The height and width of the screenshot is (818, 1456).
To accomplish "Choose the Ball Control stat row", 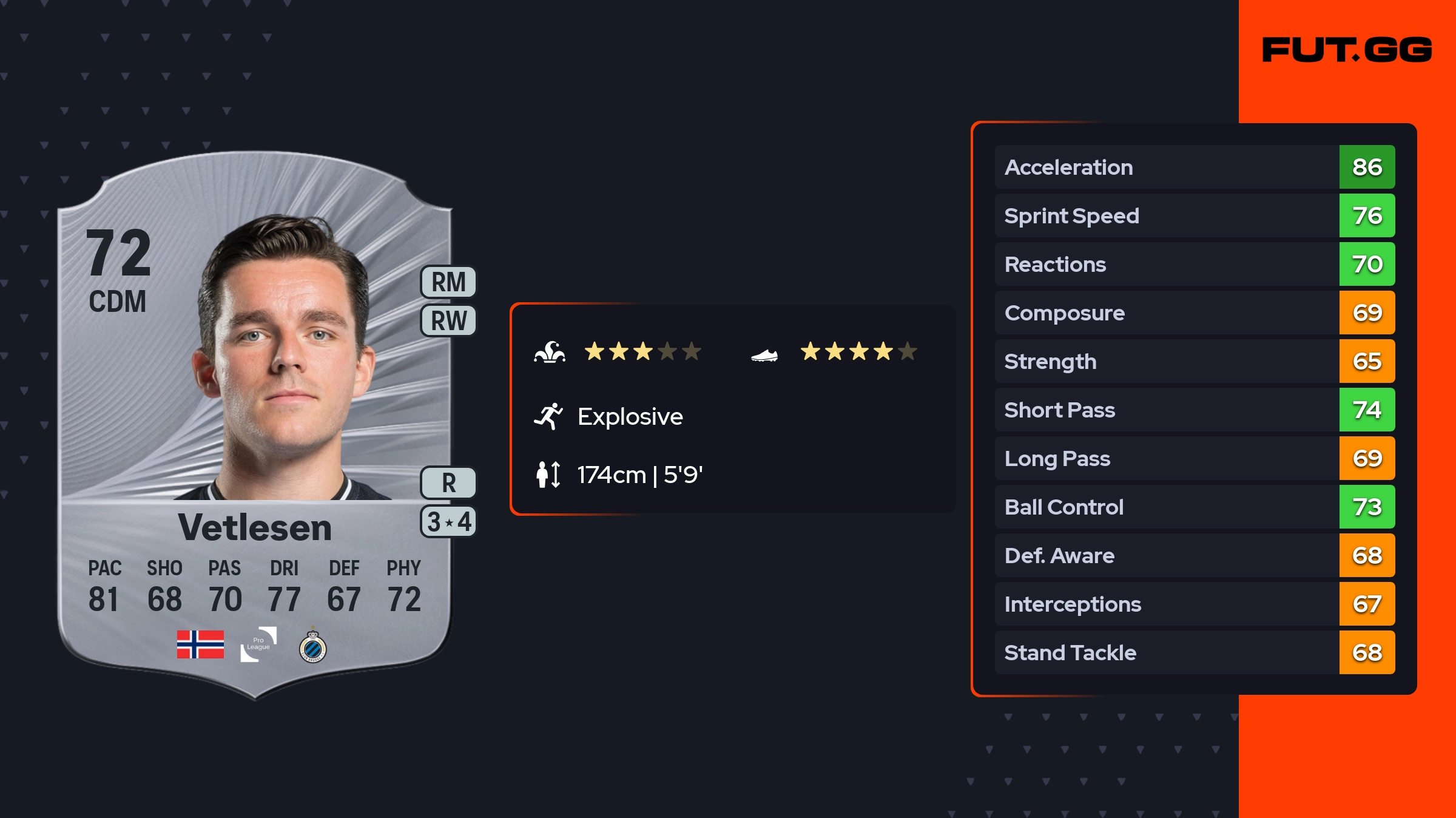I will point(1194,507).
